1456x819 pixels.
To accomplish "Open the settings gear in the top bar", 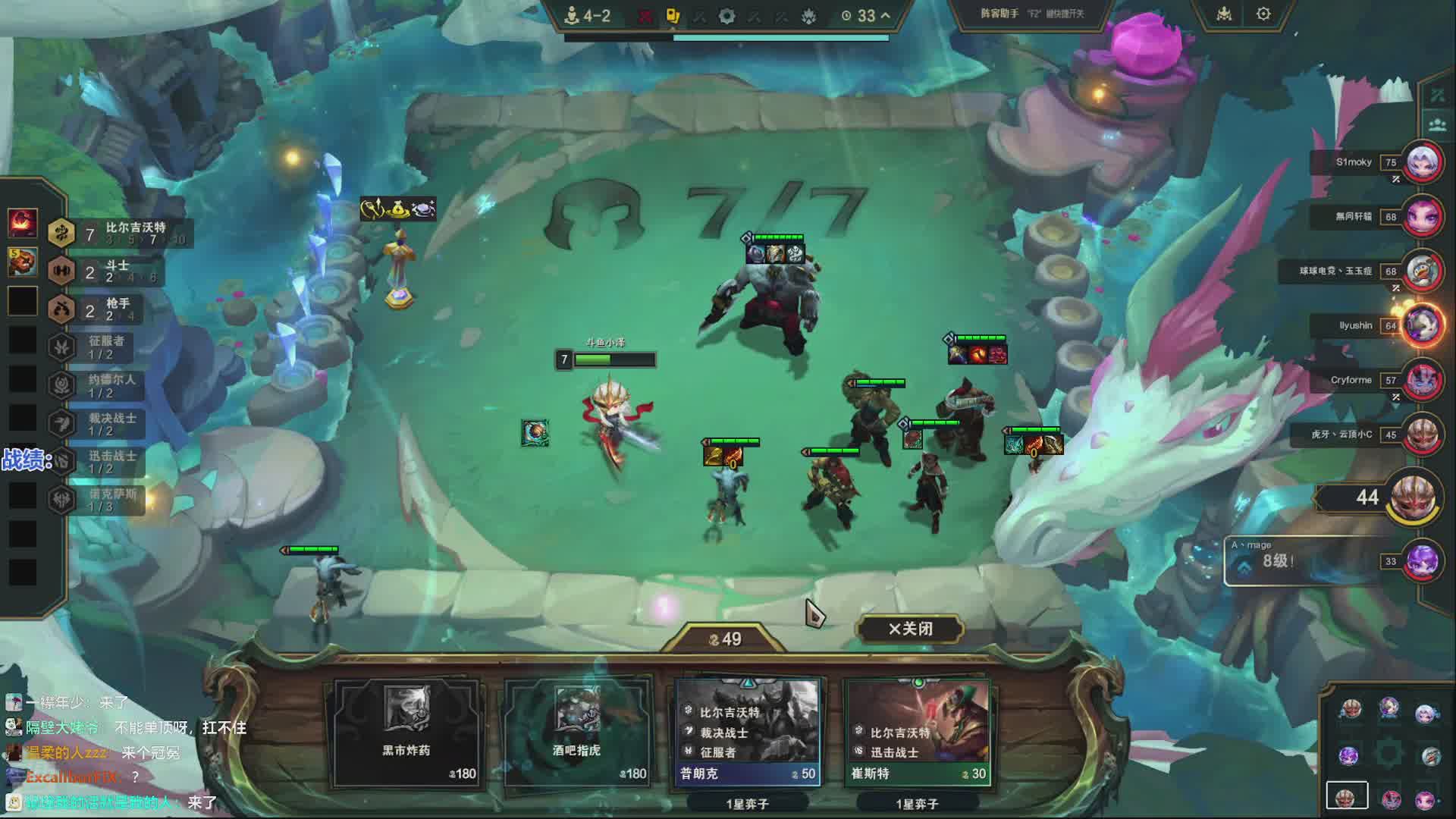I will pos(1263,14).
